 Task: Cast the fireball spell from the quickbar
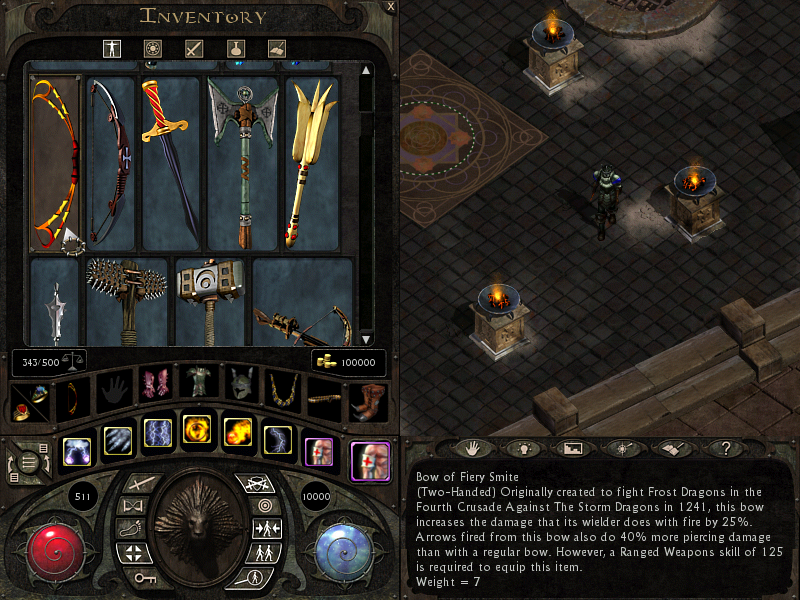pos(237,432)
